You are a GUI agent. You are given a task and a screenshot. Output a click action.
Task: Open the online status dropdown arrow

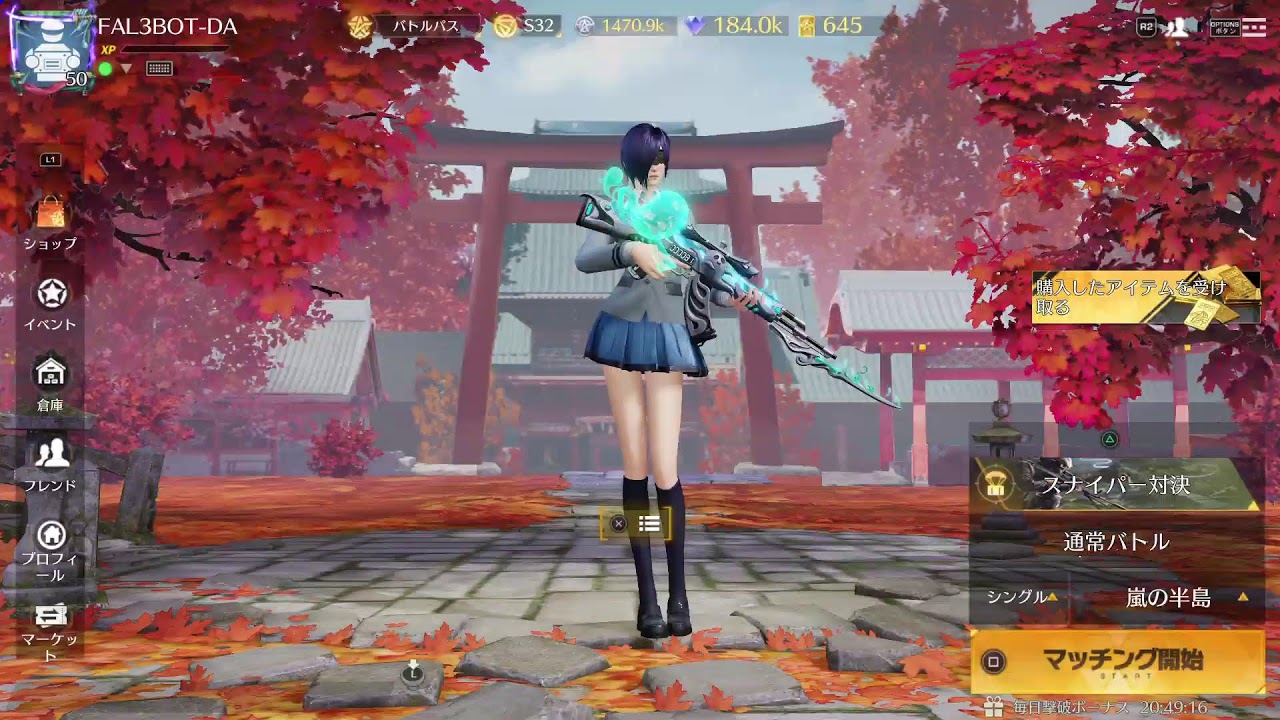click(x=126, y=69)
